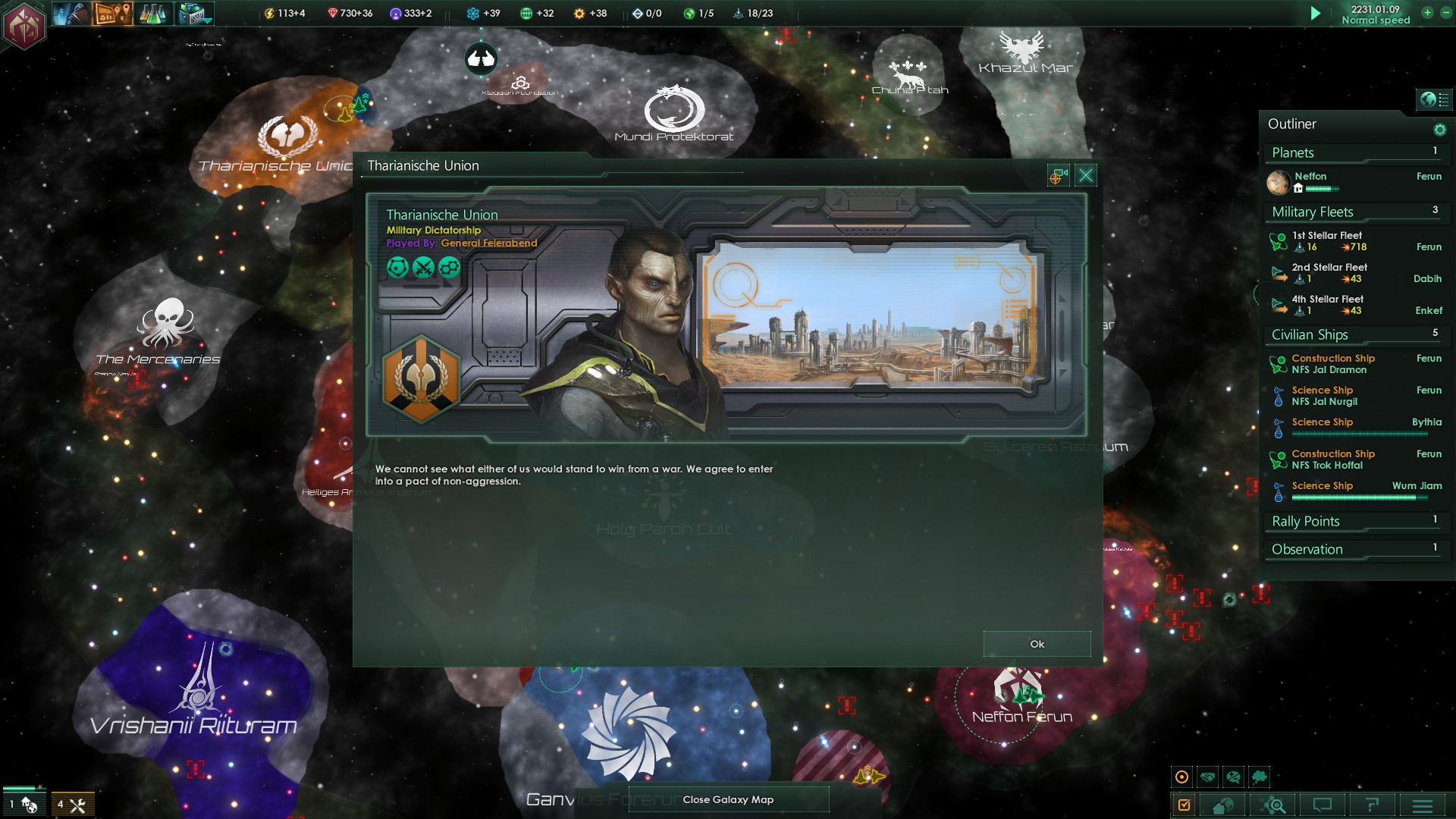Open Outliner settings gear
The width and height of the screenshot is (1456, 819).
click(x=1439, y=130)
